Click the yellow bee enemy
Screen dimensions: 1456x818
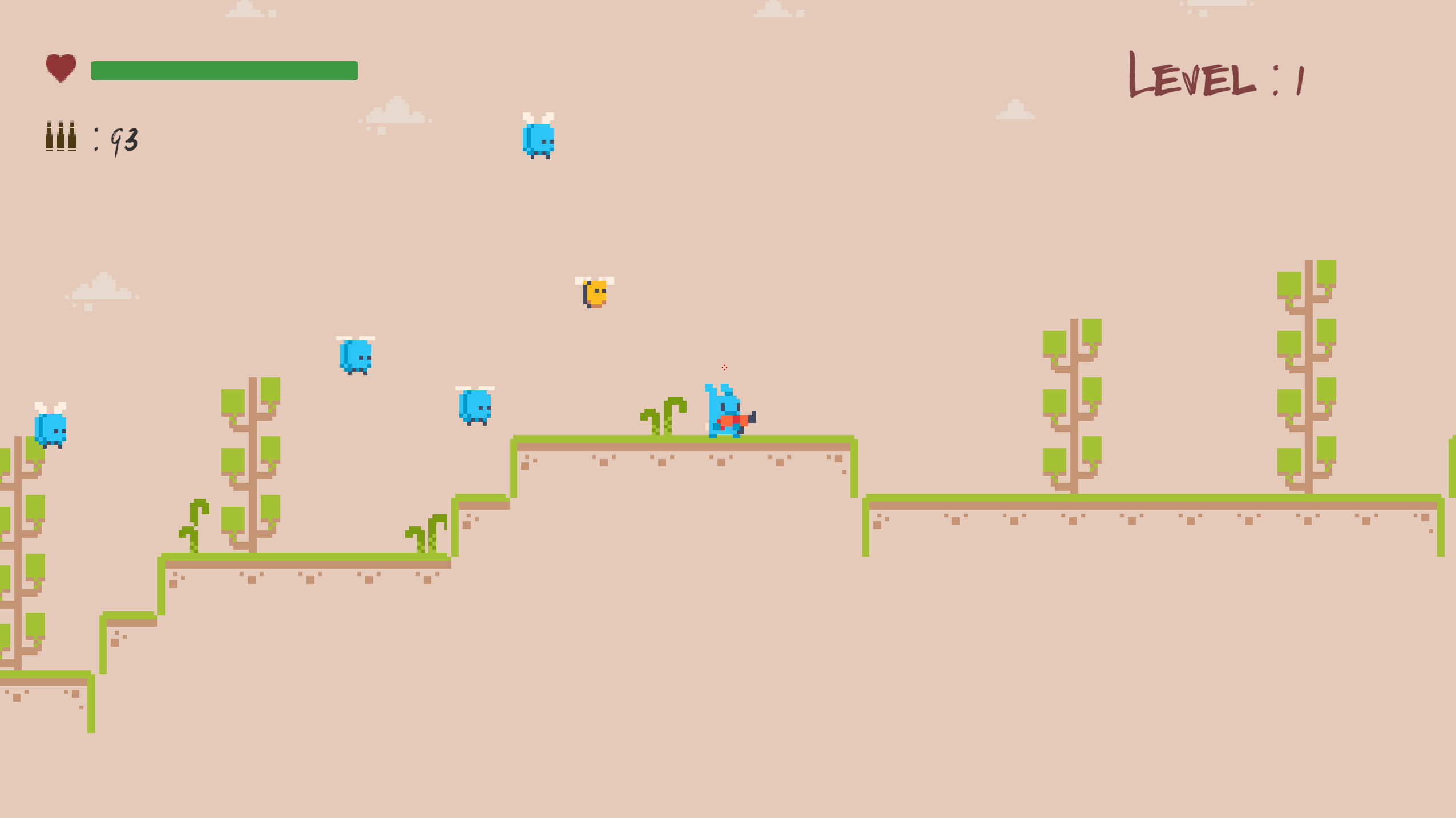tap(595, 292)
